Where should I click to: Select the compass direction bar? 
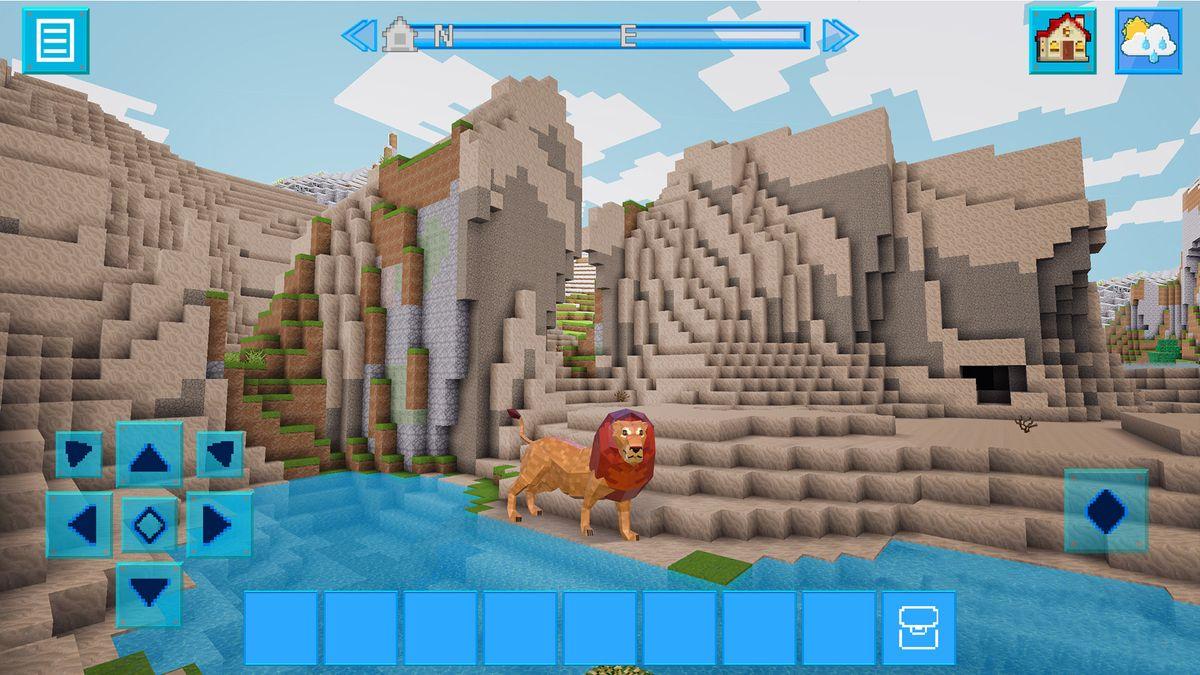point(610,36)
